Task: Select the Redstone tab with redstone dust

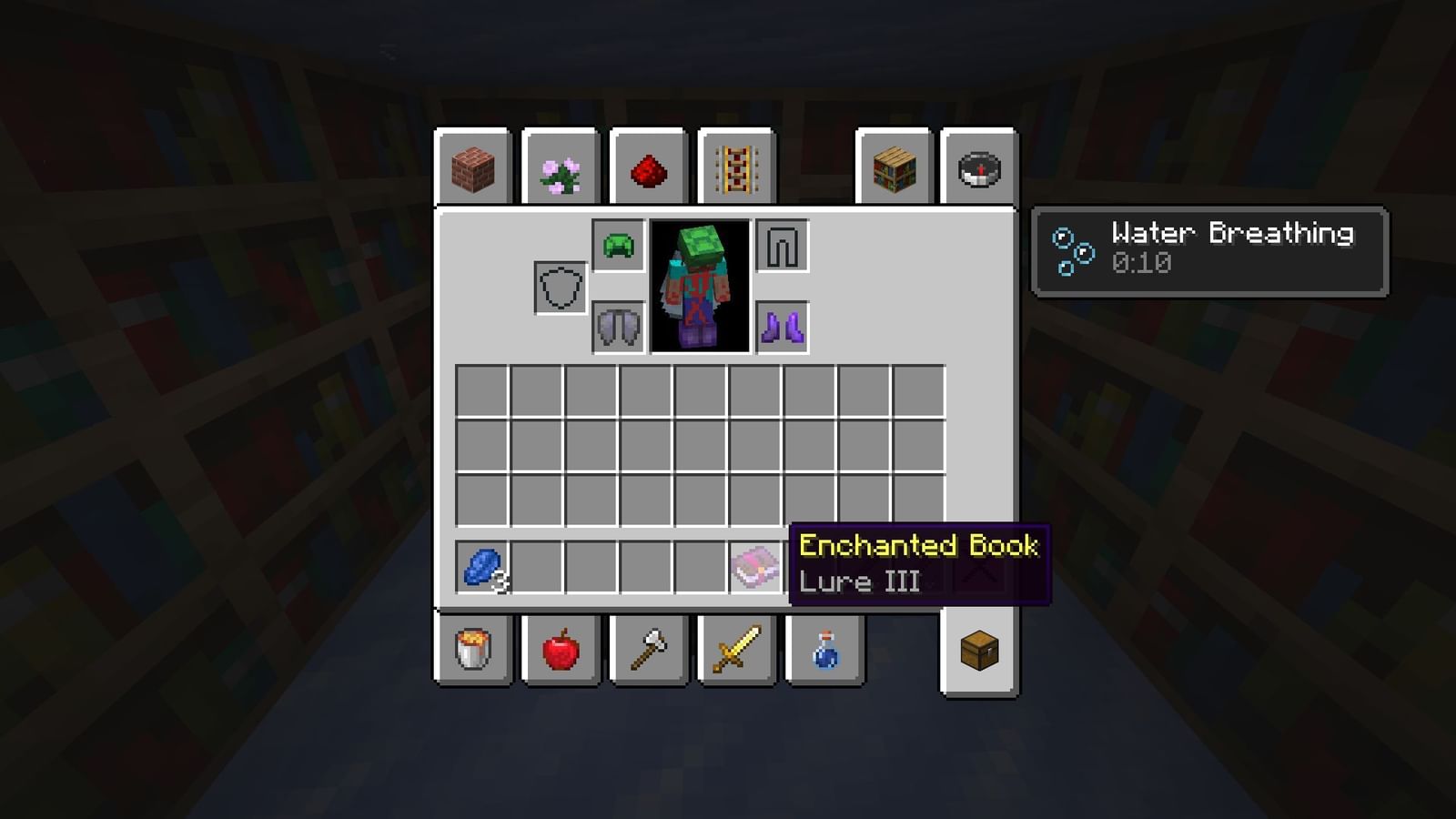Action: click(x=648, y=168)
